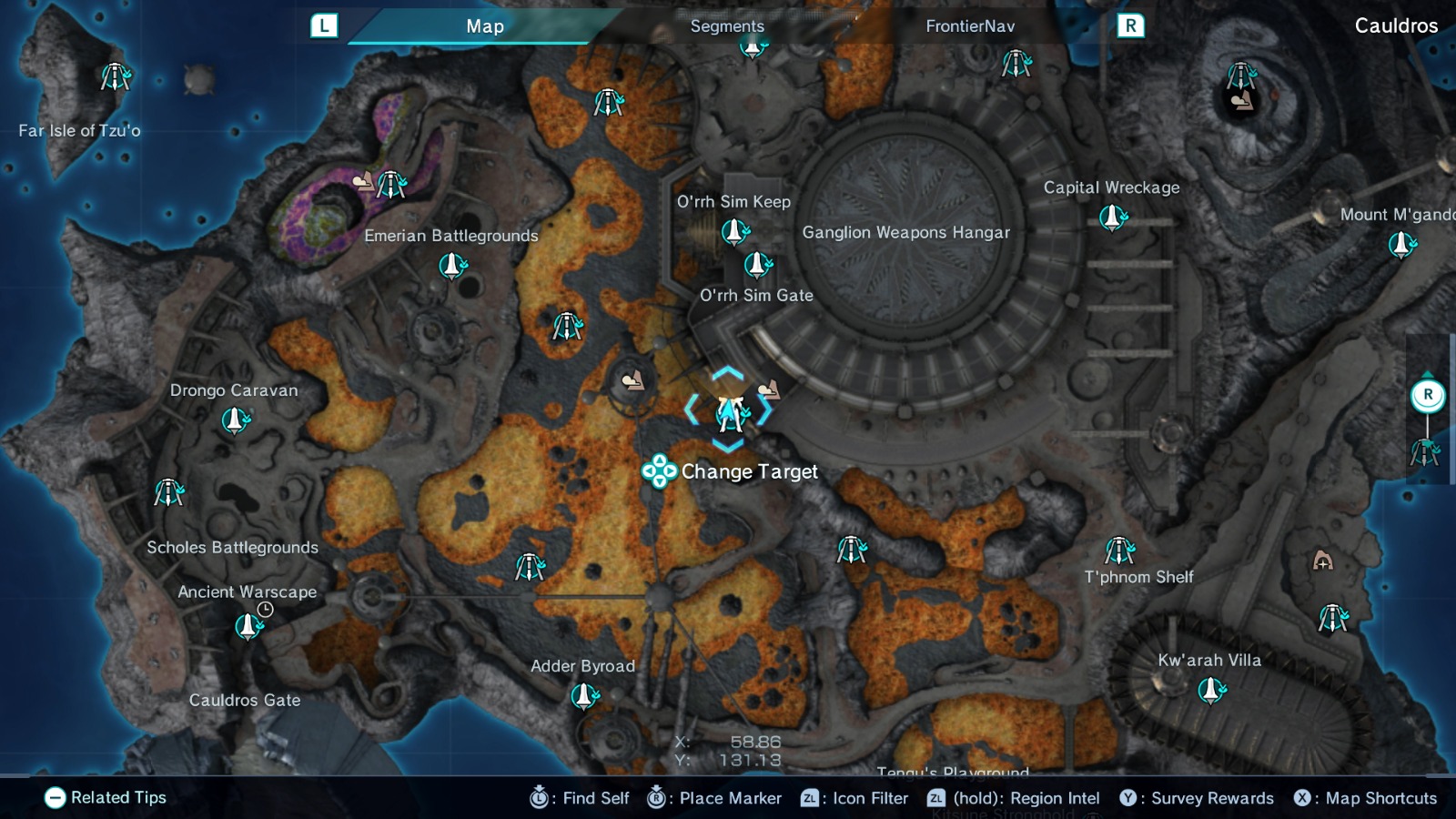Viewport: 1456px width, 819px height.
Task: Select the Adder Byroad fast travel bell icon
Action: click(583, 697)
